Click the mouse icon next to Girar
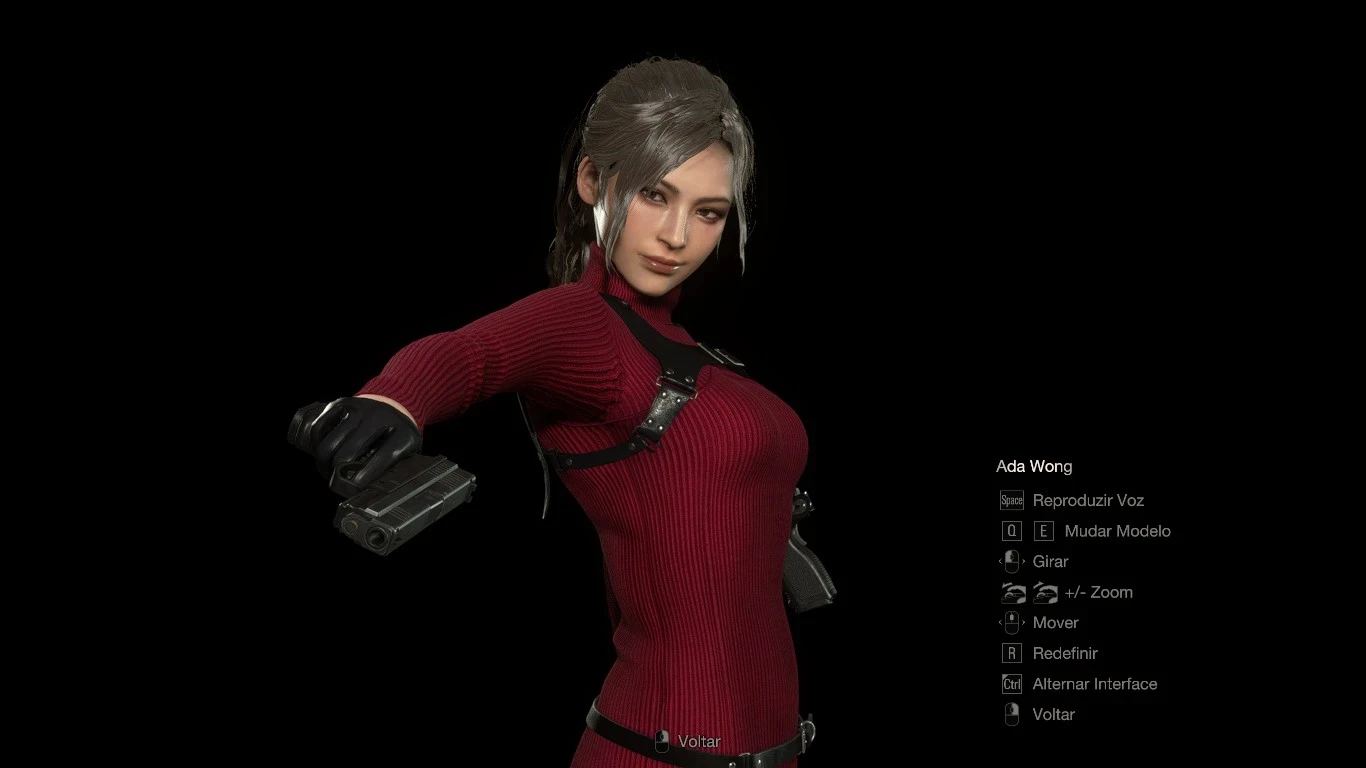The width and height of the screenshot is (1366, 768). tap(1011, 561)
